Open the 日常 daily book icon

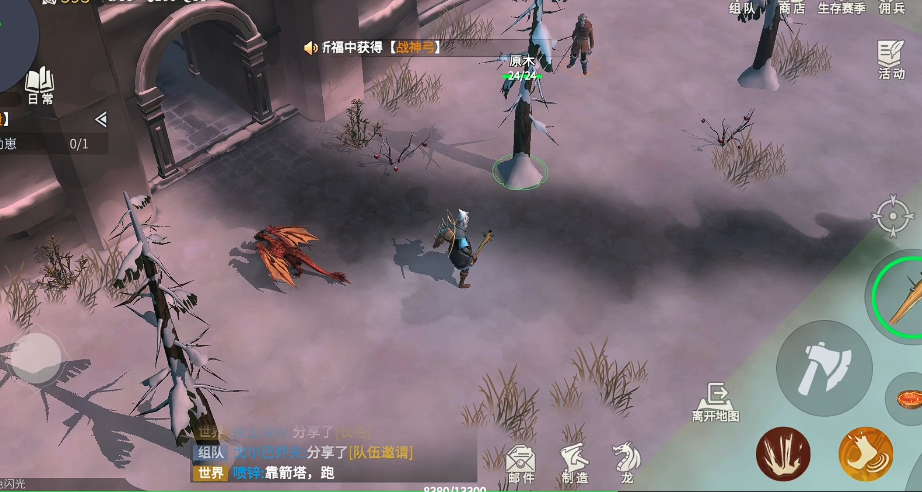click(x=40, y=85)
